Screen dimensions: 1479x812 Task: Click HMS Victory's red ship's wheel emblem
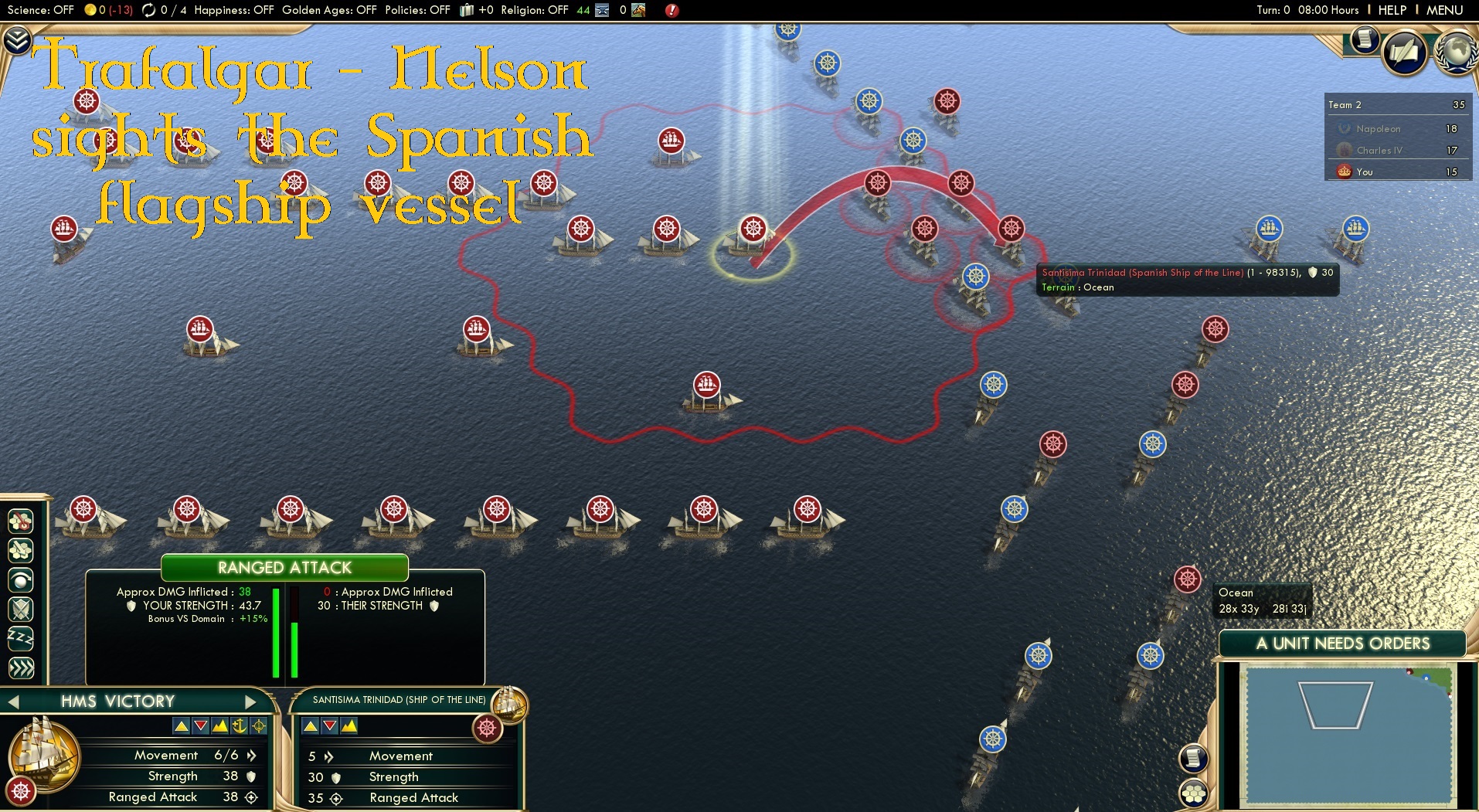tap(19, 791)
